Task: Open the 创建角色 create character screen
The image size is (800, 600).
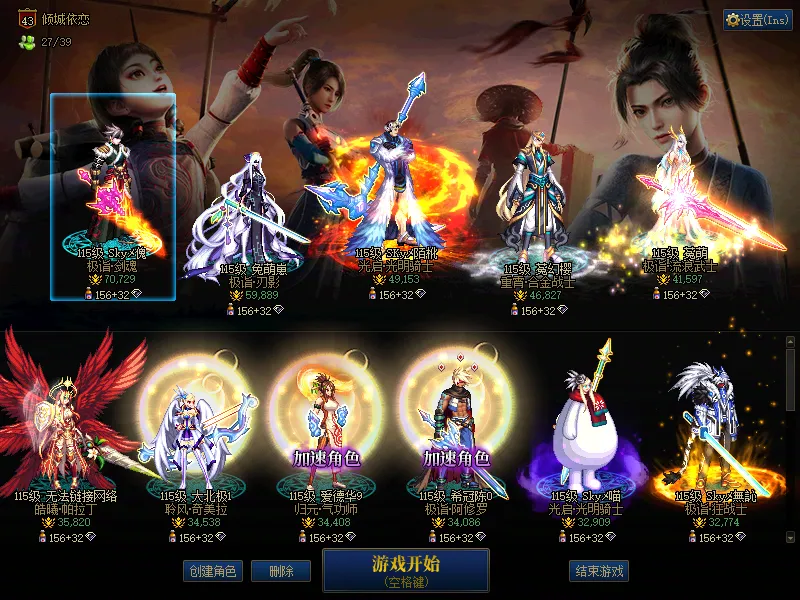Action: tap(212, 571)
